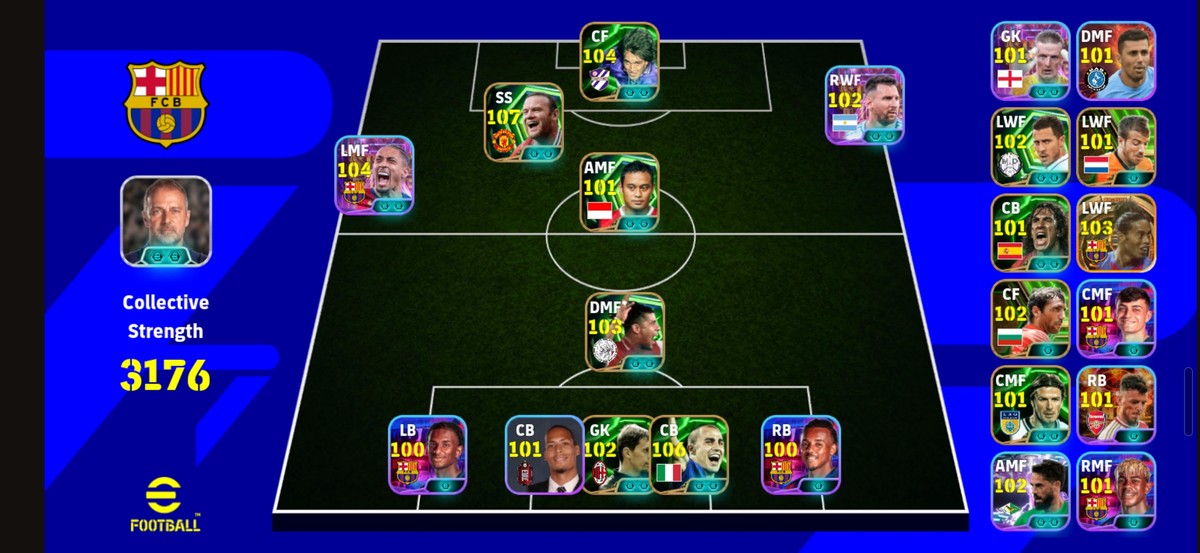Image resolution: width=1200 pixels, height=553 pixels.
Task: Open the AMF 101 card on the pitch
Action: pos(620,192)
